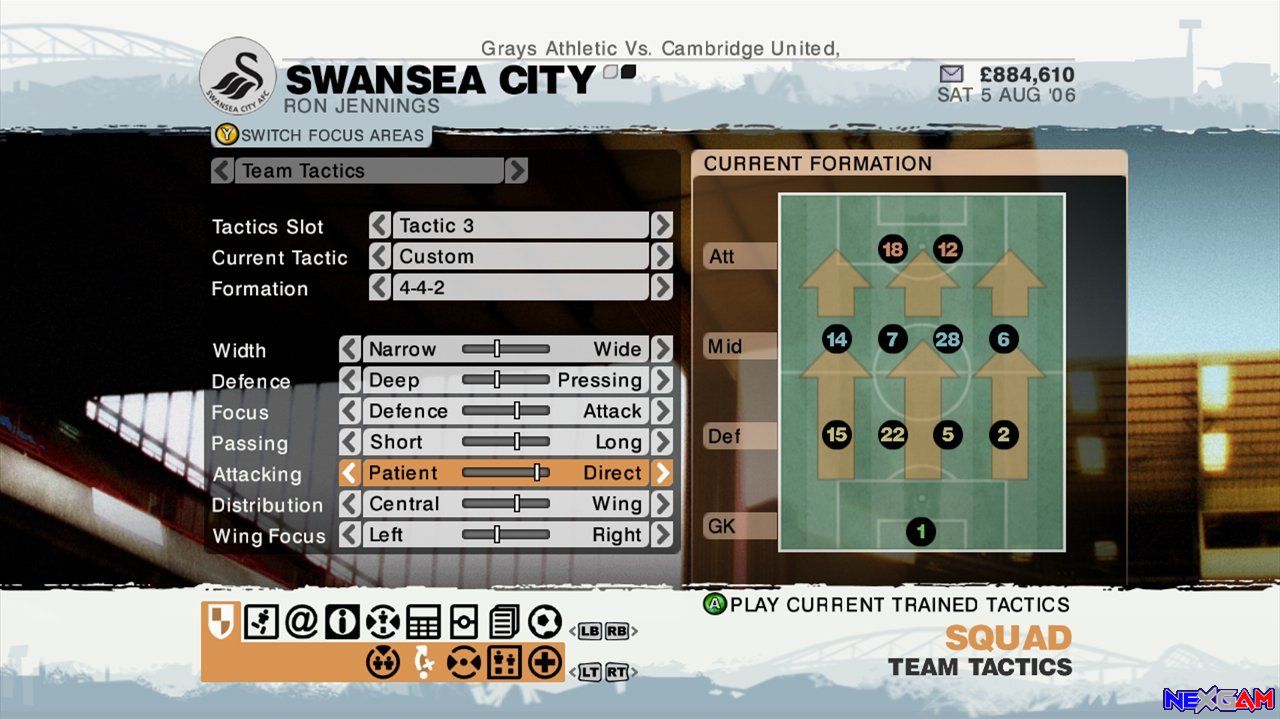The height and width of the screenshot is (719, 1280).
Task: Select striker number 18 on the pitch
Action: pos(893,249)
